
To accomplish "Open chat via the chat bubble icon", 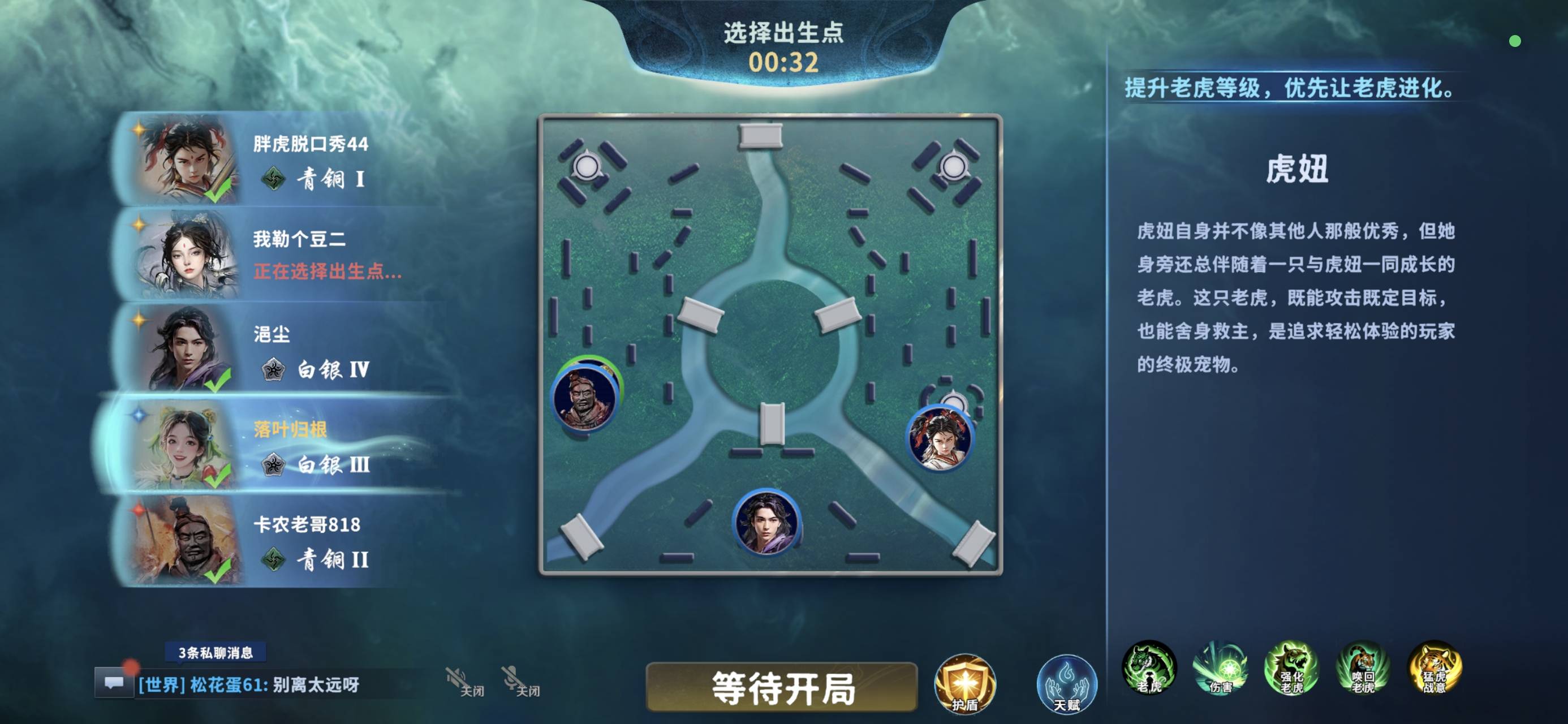I will click(x=114, y=684).
